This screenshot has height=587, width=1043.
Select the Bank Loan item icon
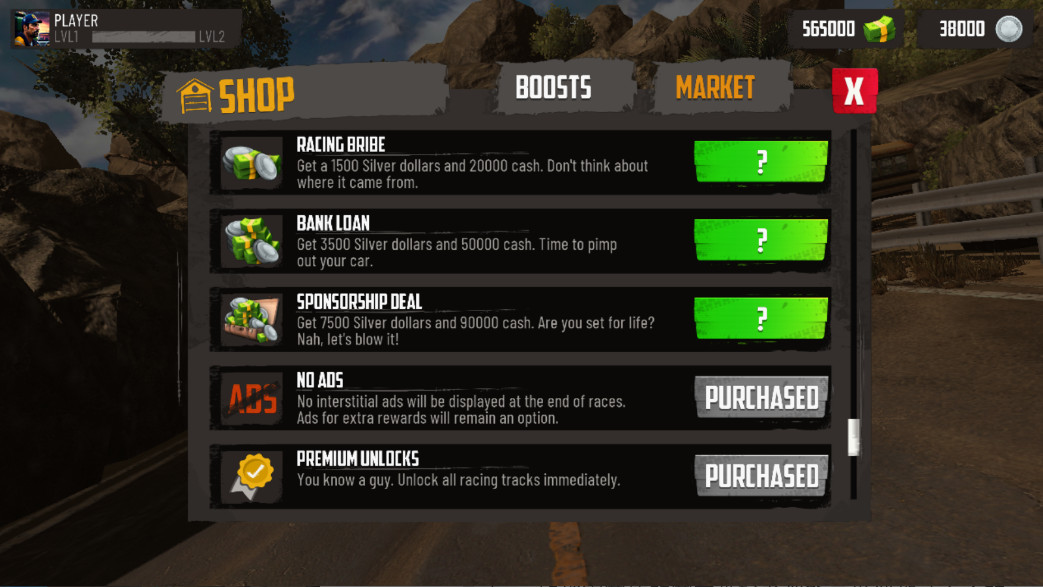[252, 241]
